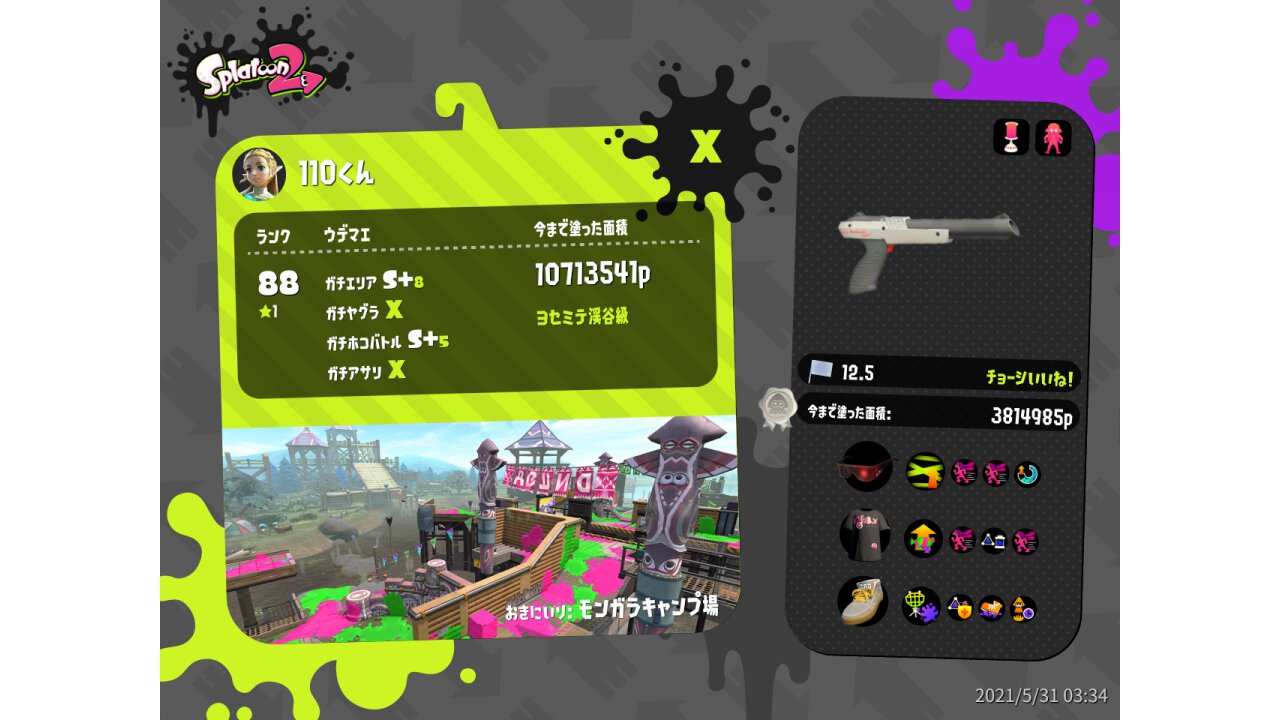
Task: Click the player avatar of 110くん
Action: [258, 173]
